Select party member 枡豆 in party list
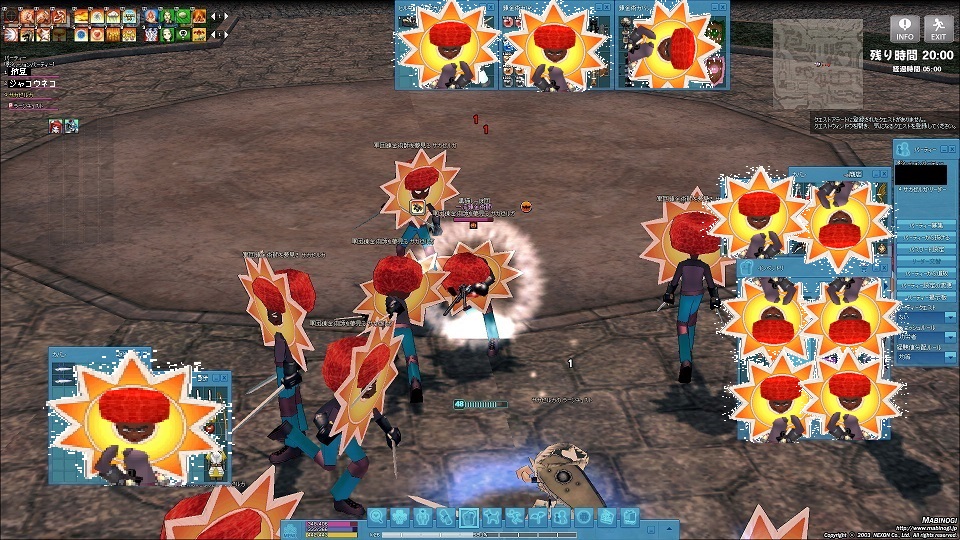This screenshot has width=960, height=540. 19,72
